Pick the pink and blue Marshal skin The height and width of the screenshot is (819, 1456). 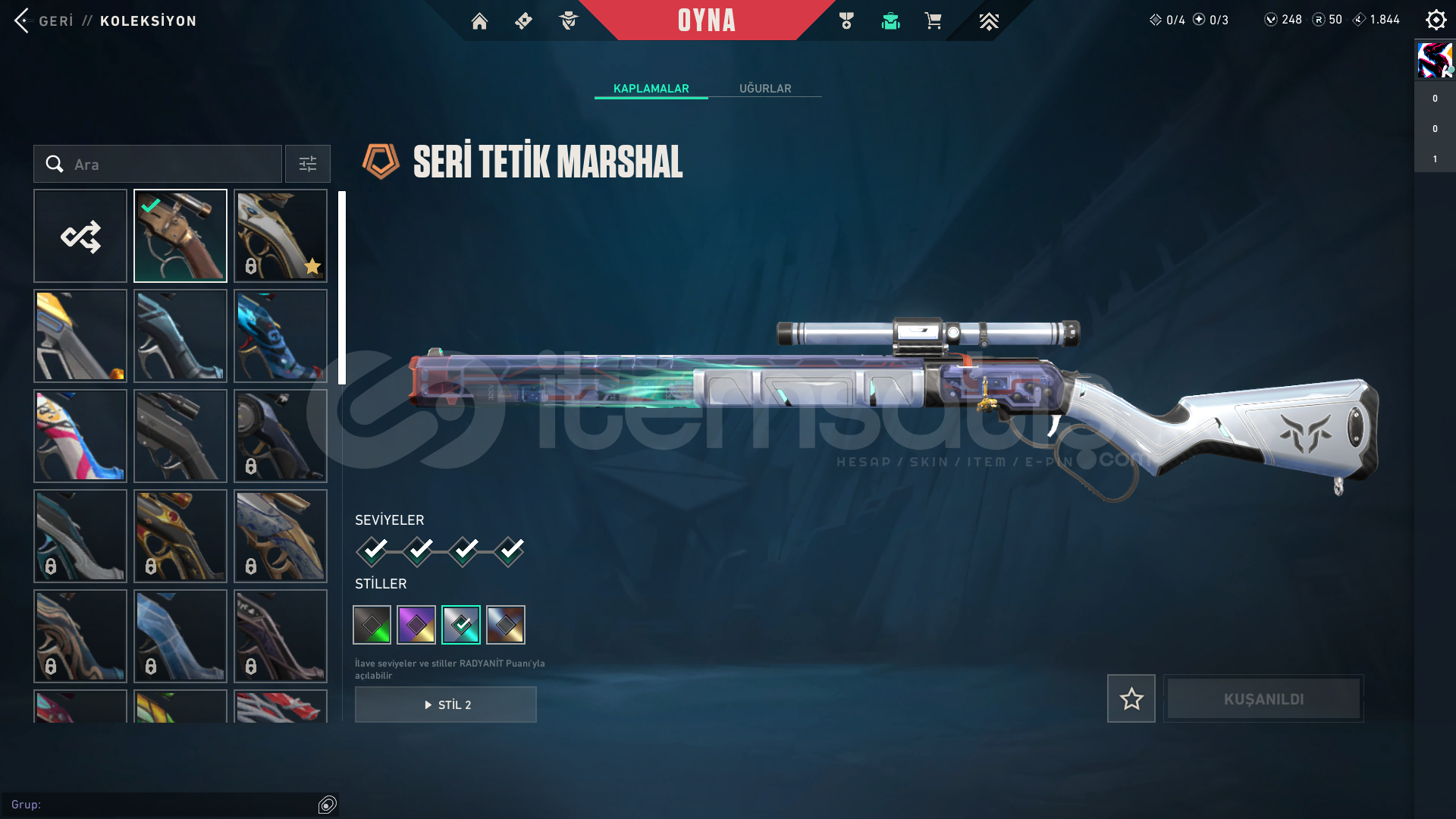click(80, 436)
